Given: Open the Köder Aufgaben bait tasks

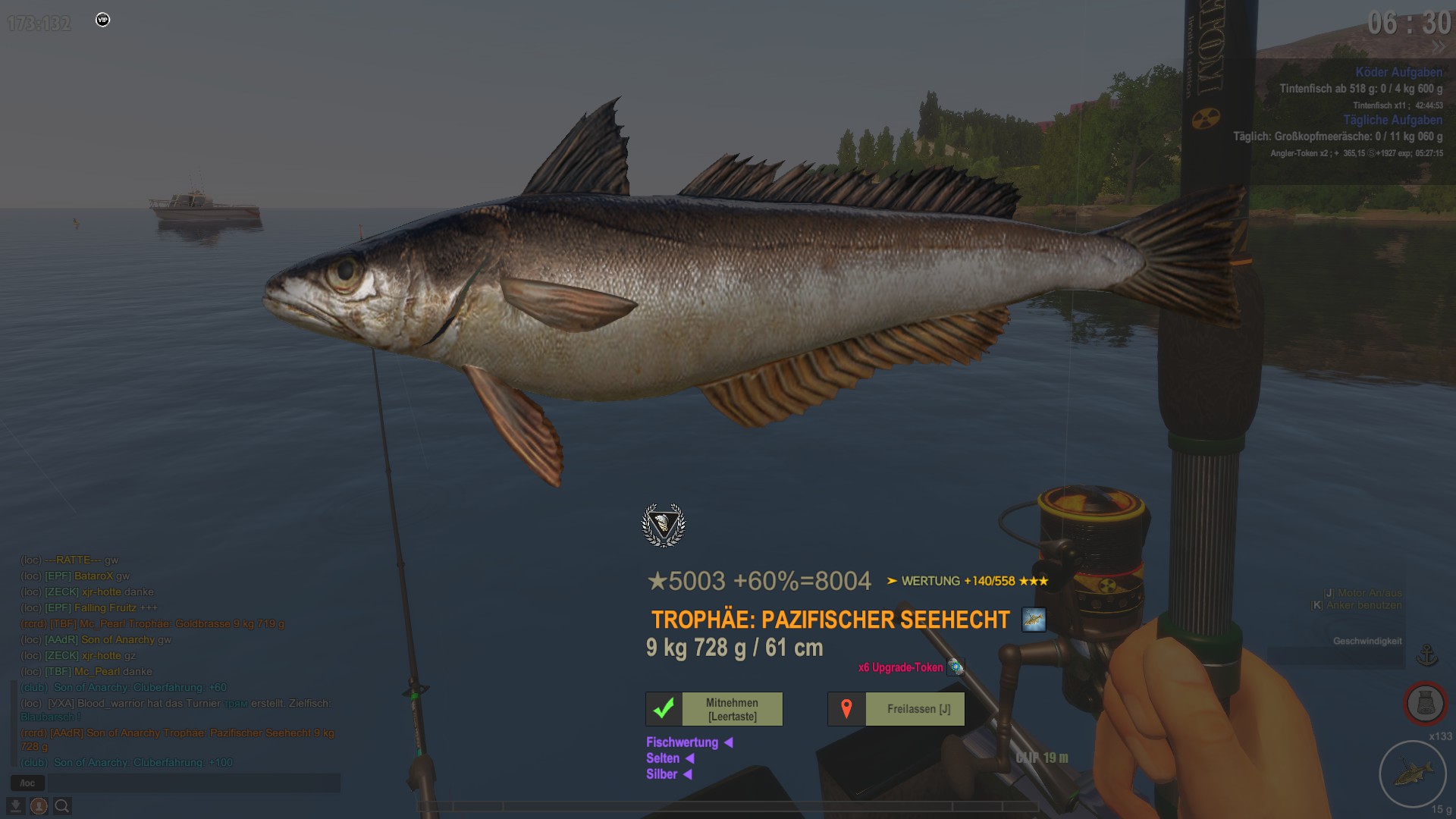Looking at the screenshot, I should point(1398,72).
